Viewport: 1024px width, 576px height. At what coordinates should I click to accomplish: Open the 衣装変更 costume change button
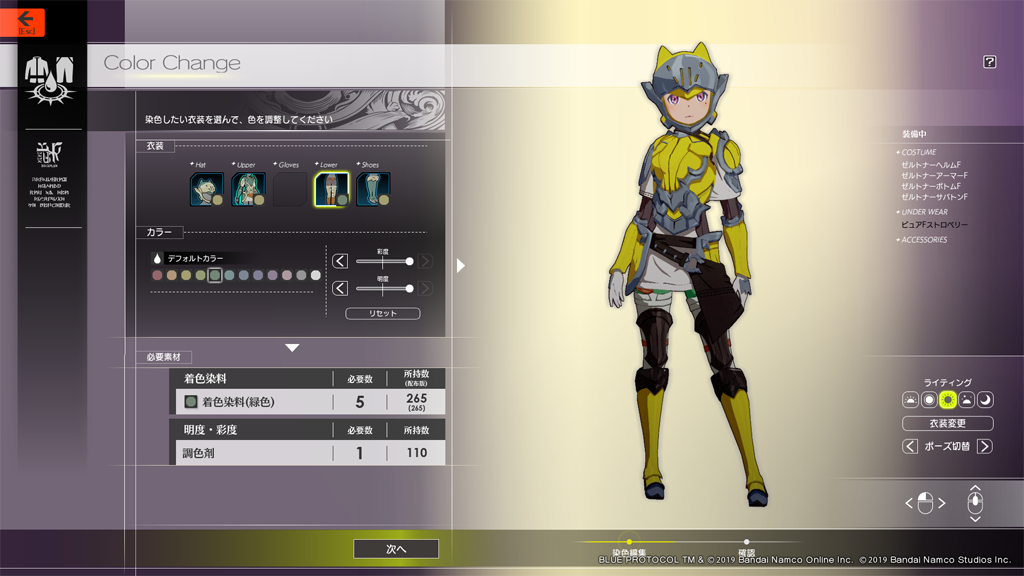[x=947, y=423]
